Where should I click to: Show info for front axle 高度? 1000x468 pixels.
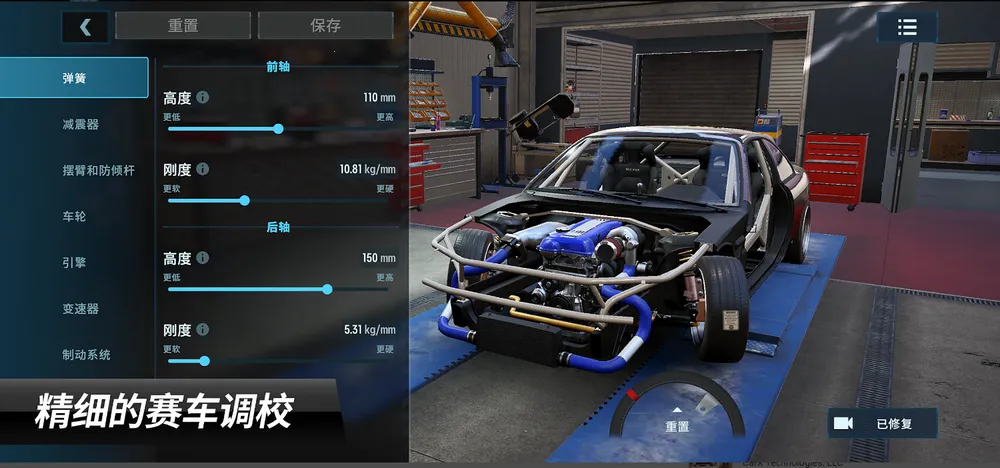point(203,97)
